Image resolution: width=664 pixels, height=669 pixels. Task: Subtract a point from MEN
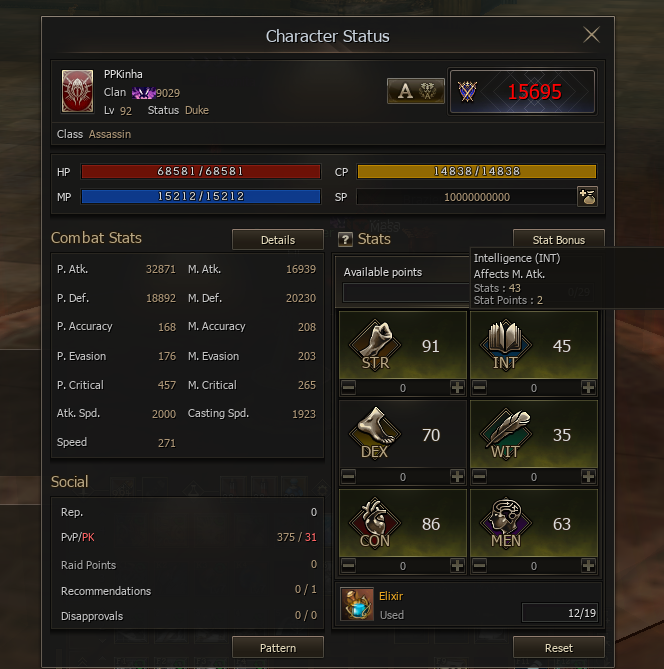point(479,566)
